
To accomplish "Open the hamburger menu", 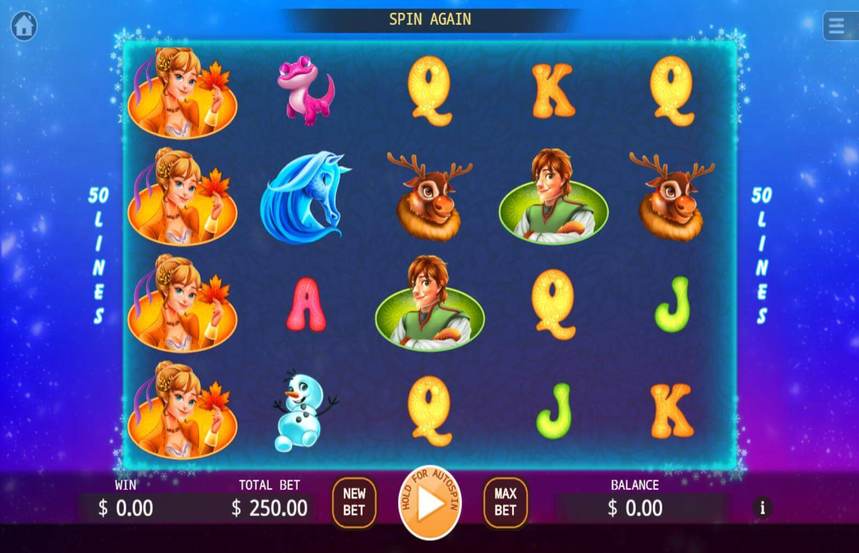I will [x=839, y=26].
